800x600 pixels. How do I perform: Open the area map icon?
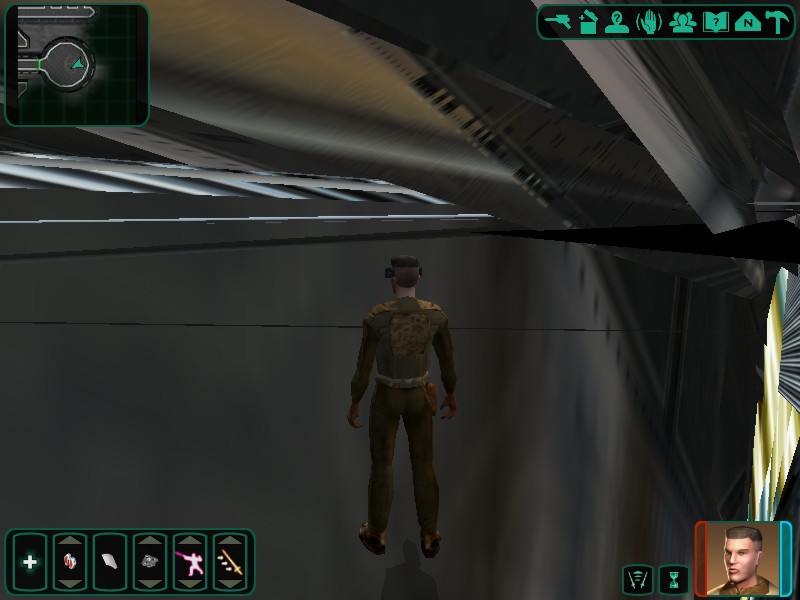746,22
